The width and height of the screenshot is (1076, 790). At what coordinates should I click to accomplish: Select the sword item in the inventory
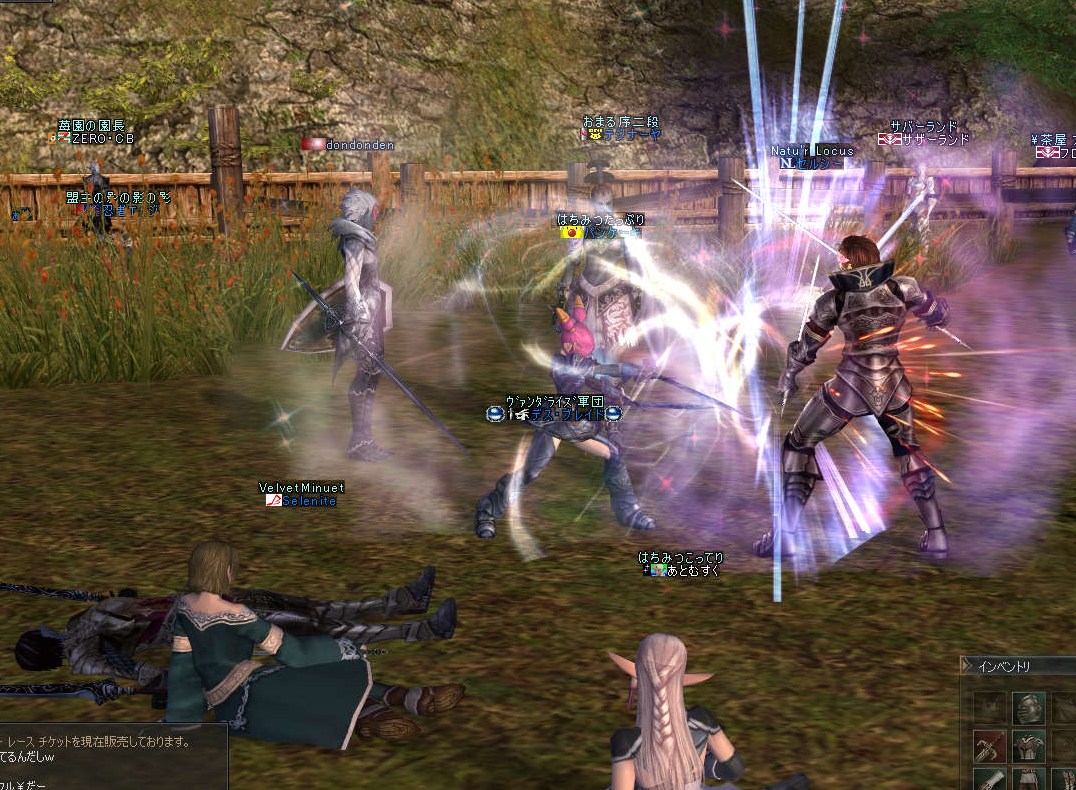pyautogui.click(x=989, y=745)
